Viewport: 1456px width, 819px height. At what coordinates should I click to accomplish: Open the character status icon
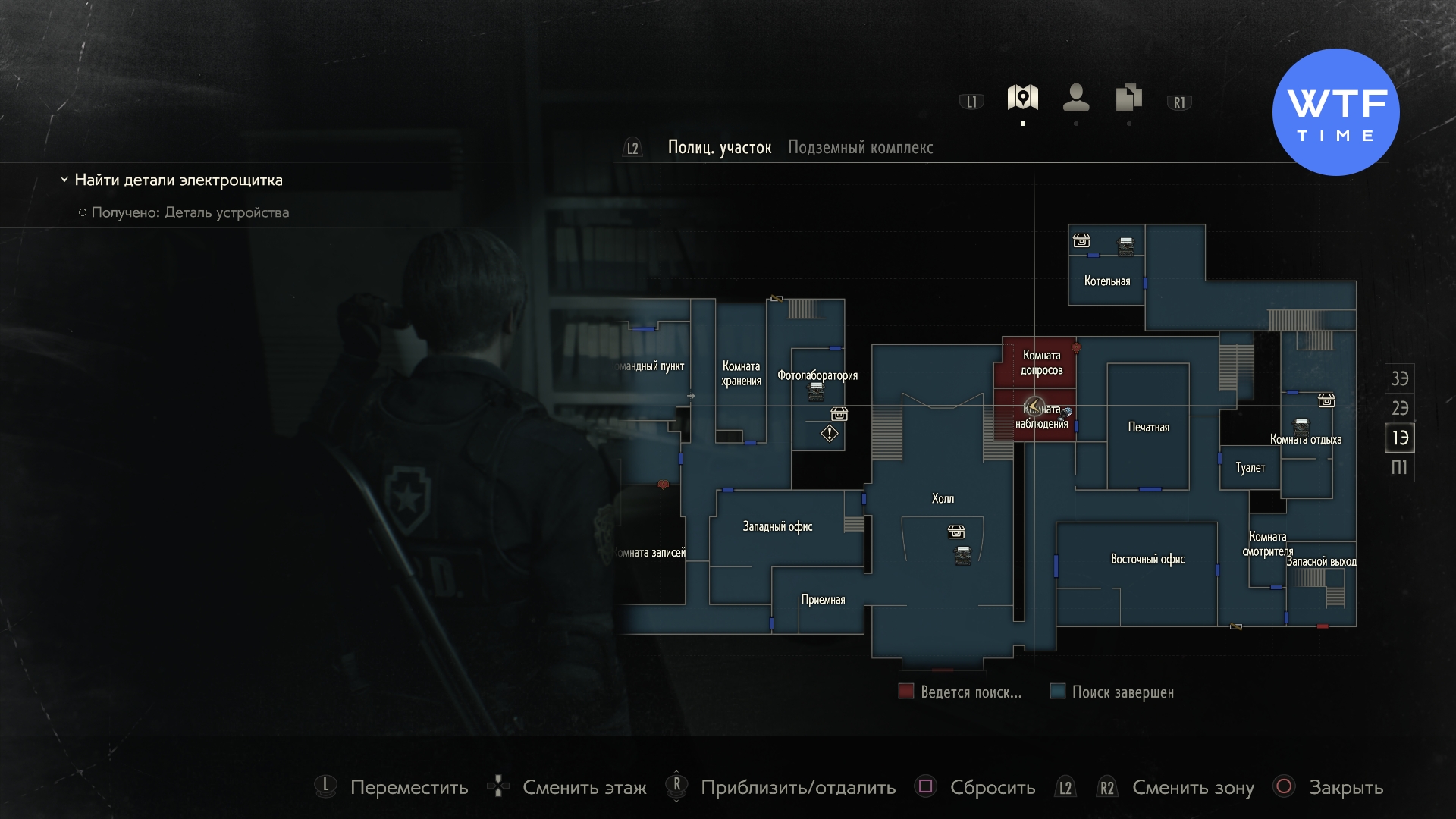[1077, 96]
